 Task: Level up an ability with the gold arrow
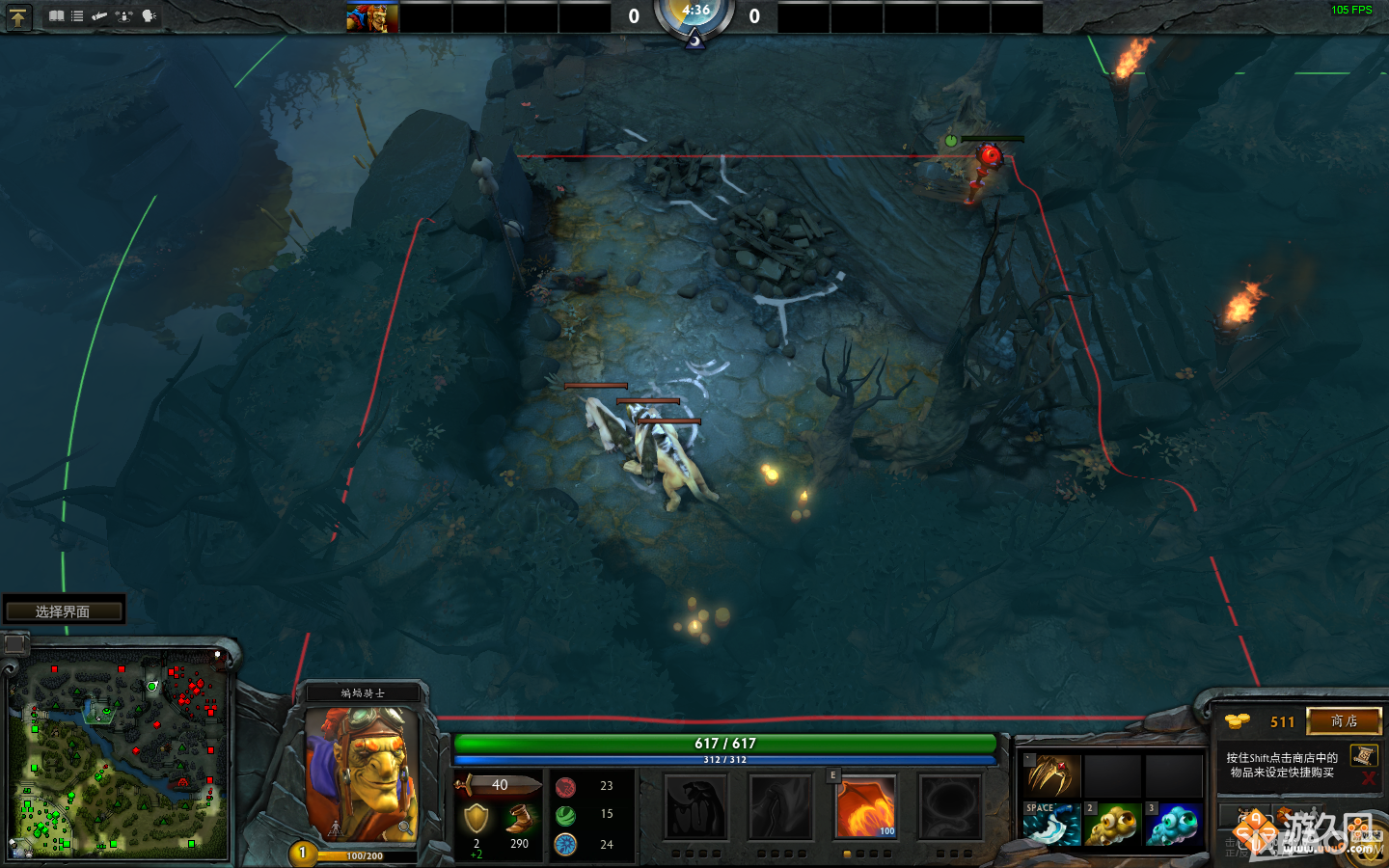(17, 16)
